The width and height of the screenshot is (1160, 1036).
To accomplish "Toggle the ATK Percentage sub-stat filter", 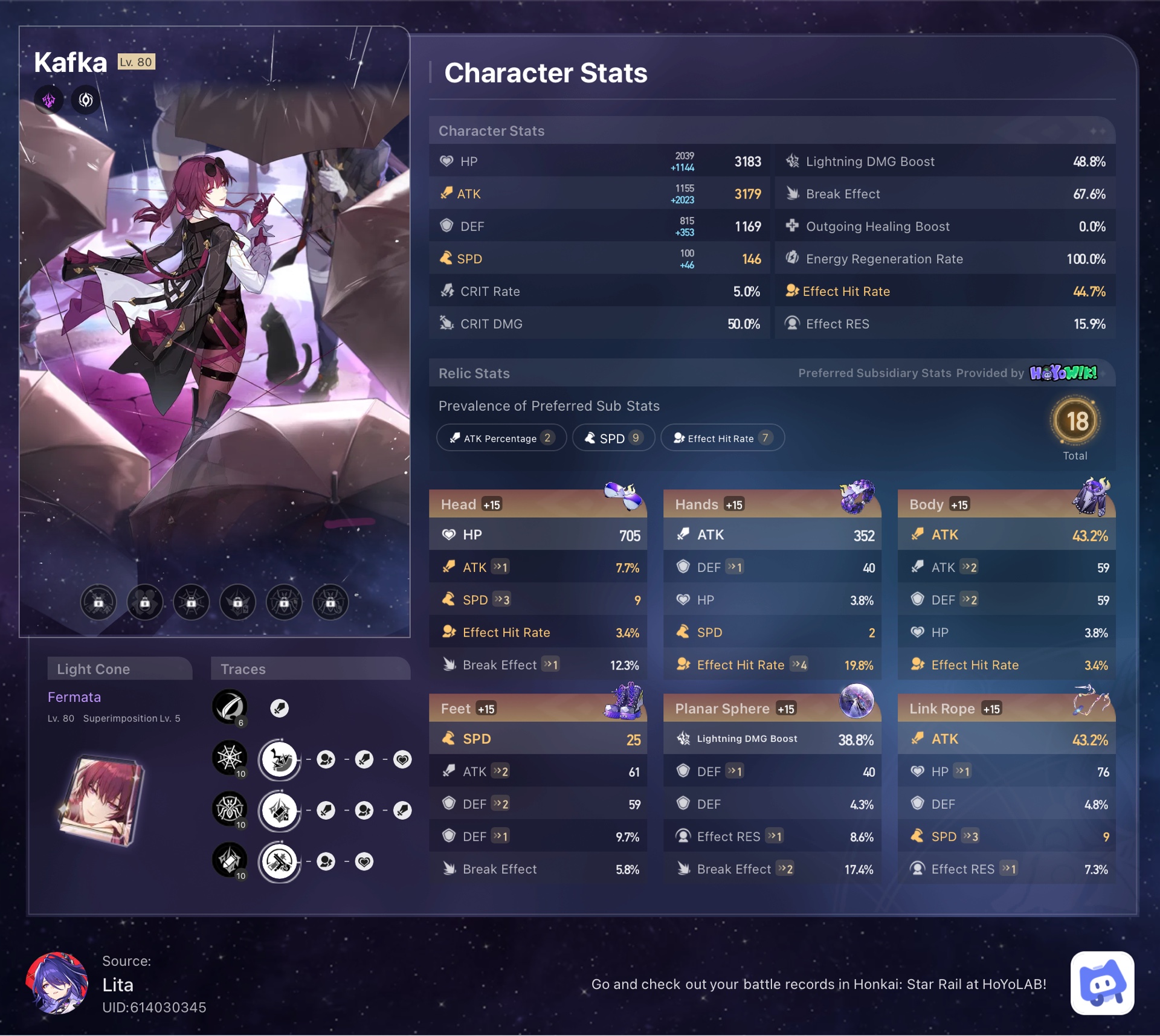I will point(501,437).
